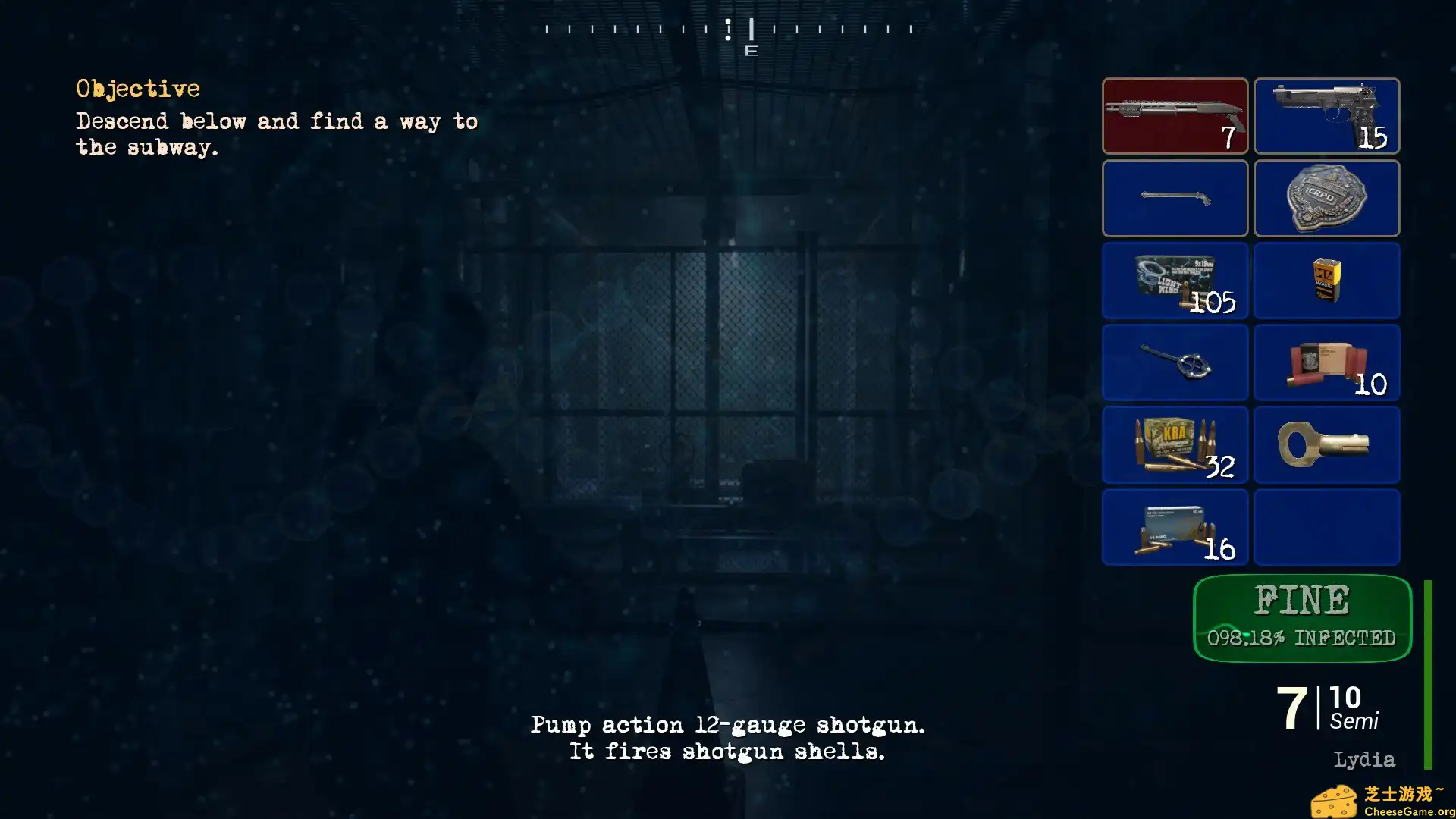This screenshot has height=819, width=1456.
Task: Select the KRA rifle ammo box
Action: pyautogui.click(x=1175, y=445)
